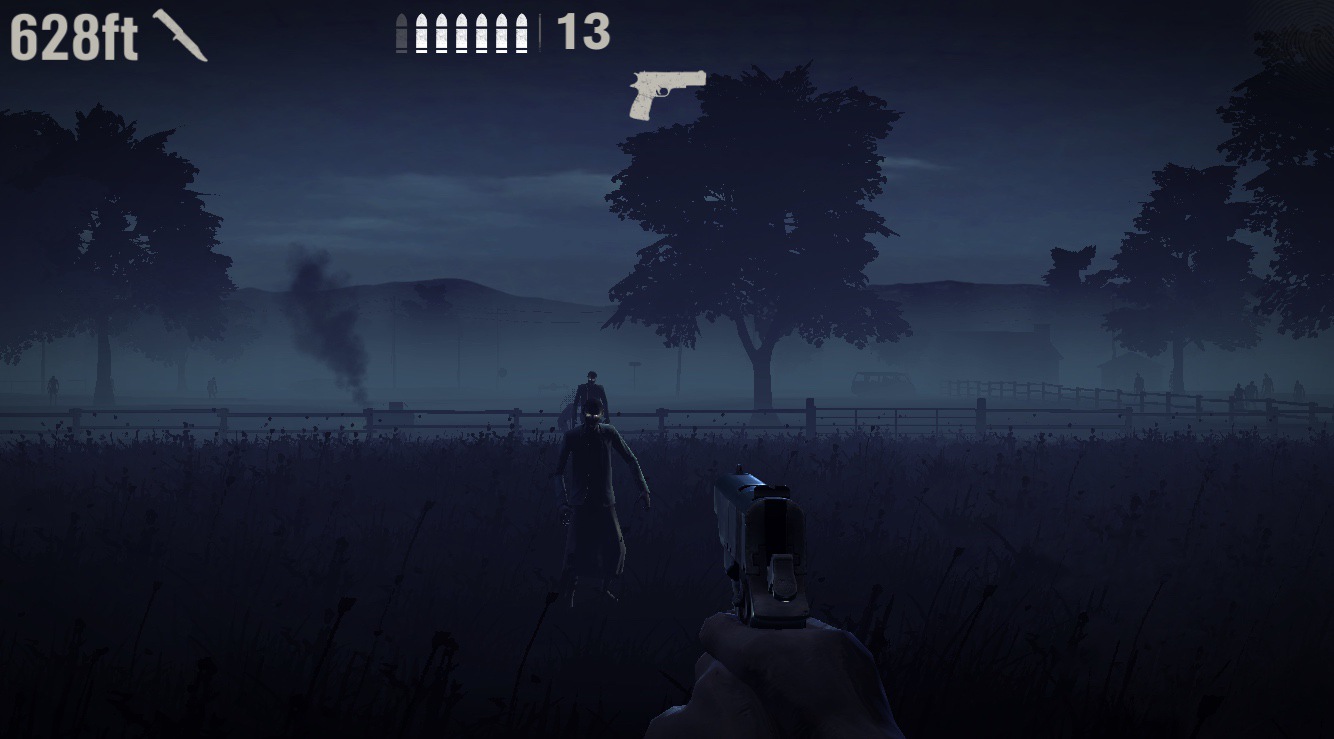
Task: Click the parked van near the right fence
Action: pos(881,383)
